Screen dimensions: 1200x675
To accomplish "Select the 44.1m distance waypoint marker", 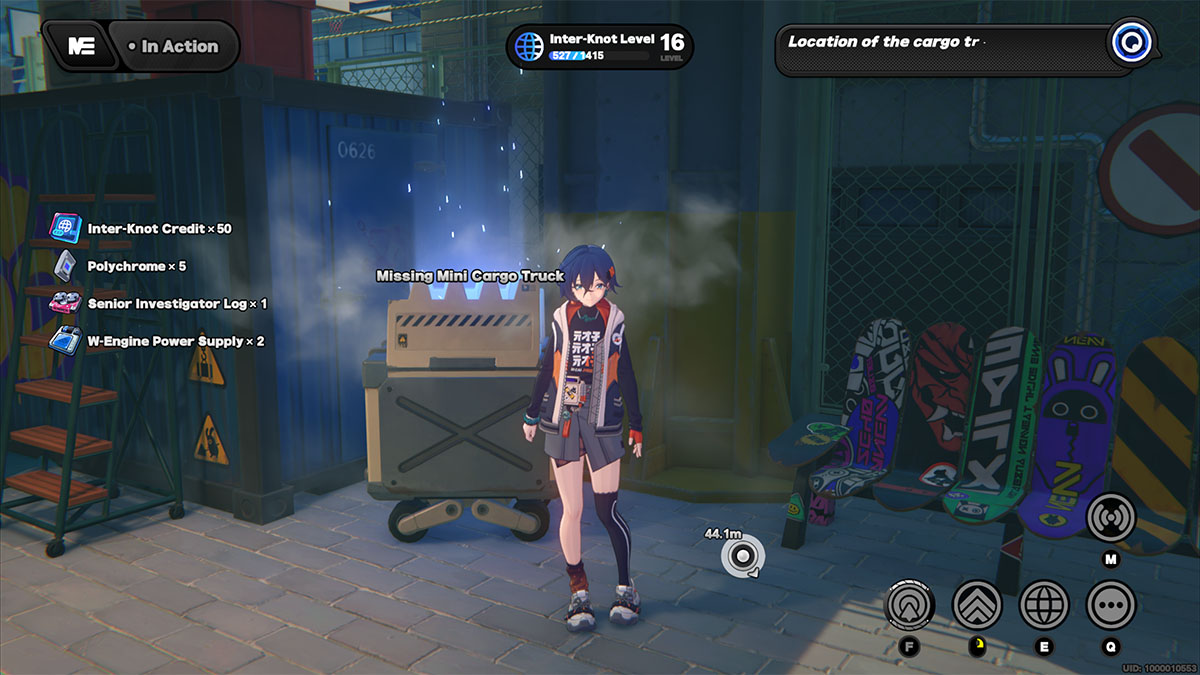I will pyautogui.click(x=743, y=557).
